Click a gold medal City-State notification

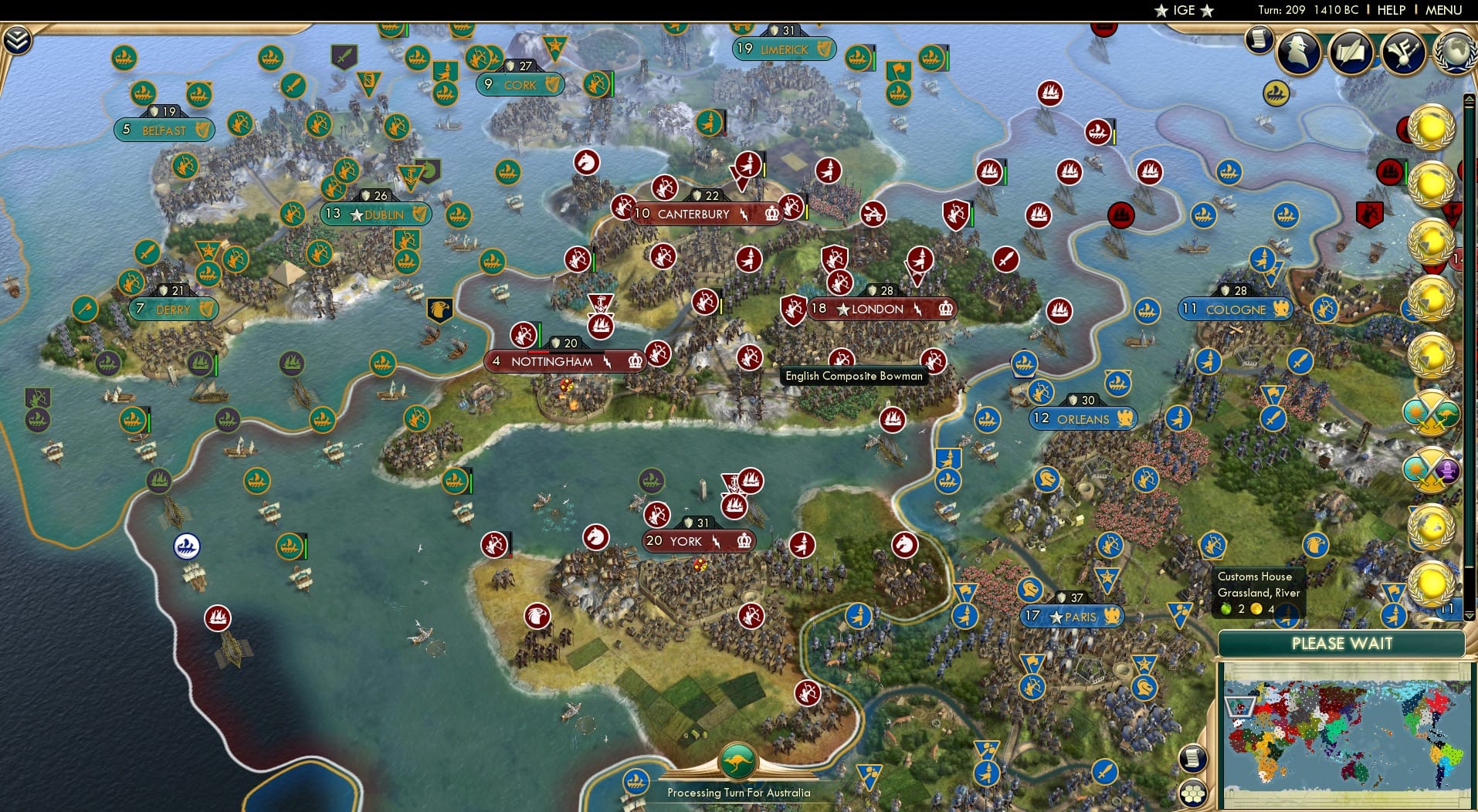click(1432, 127)
